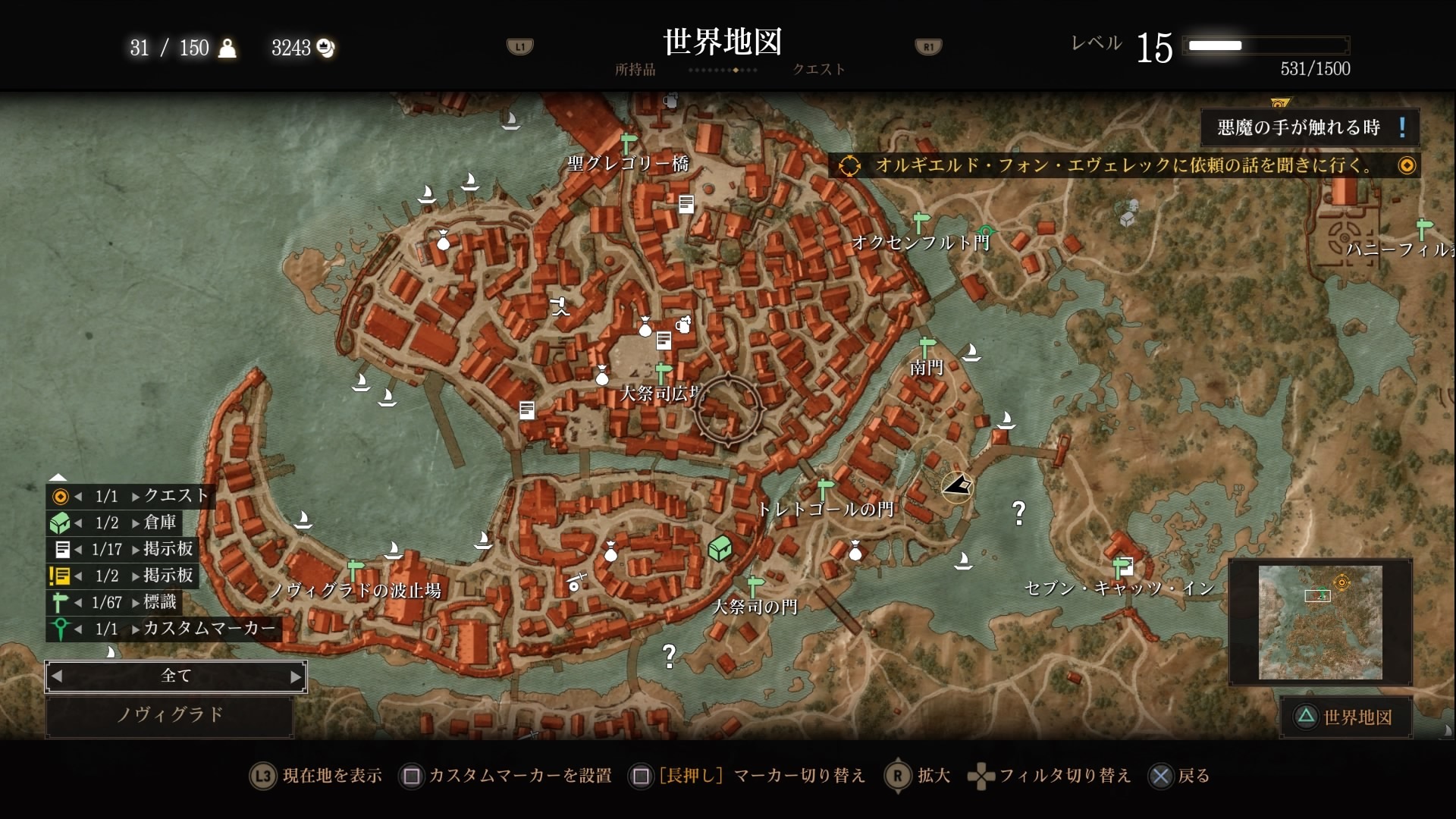Click the 悪魔の手が触れる時 quest banner
This screenshot has height=819, width=1456.
click(x=1310, y=127)
